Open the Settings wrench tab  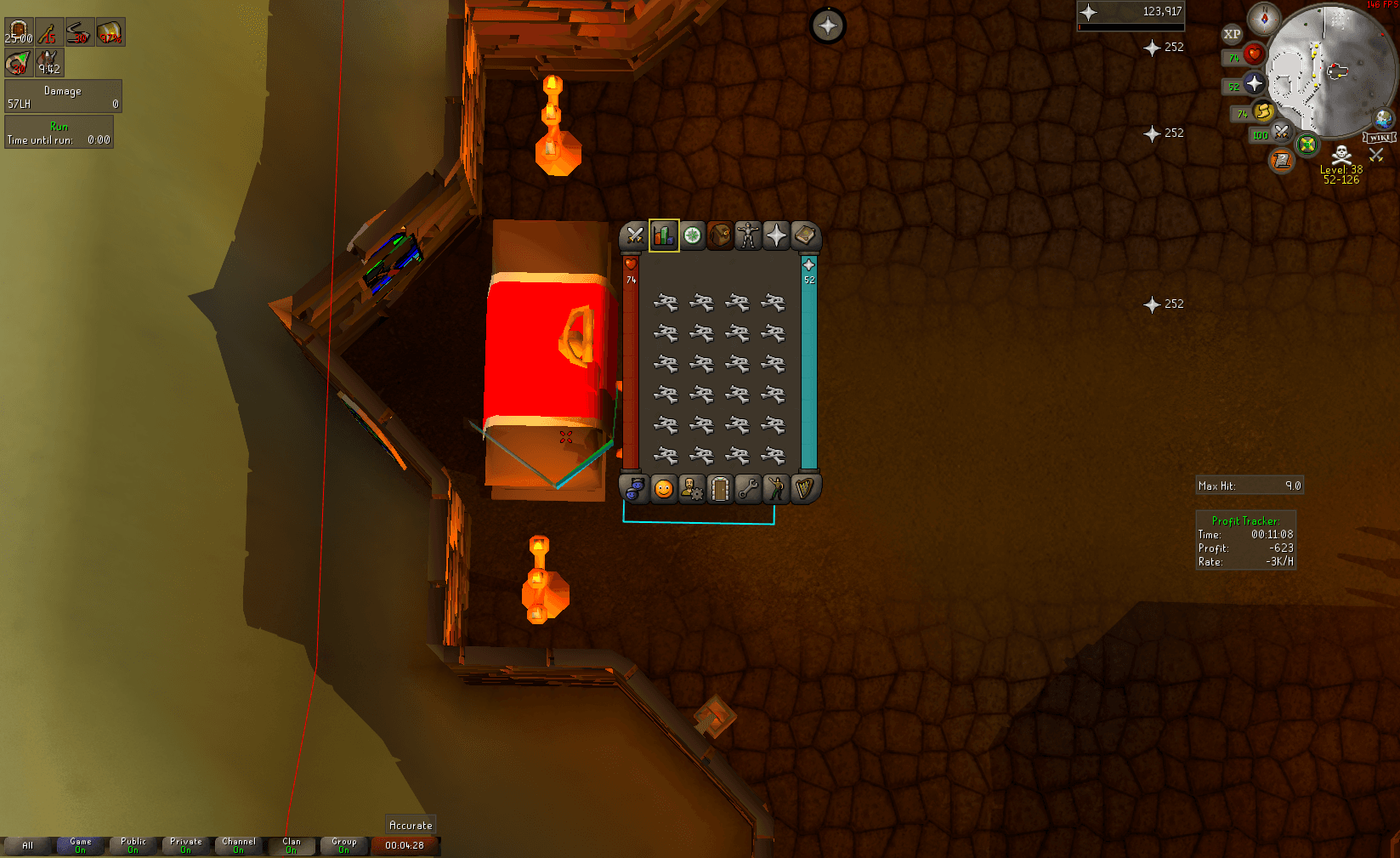tap(748, 489)
